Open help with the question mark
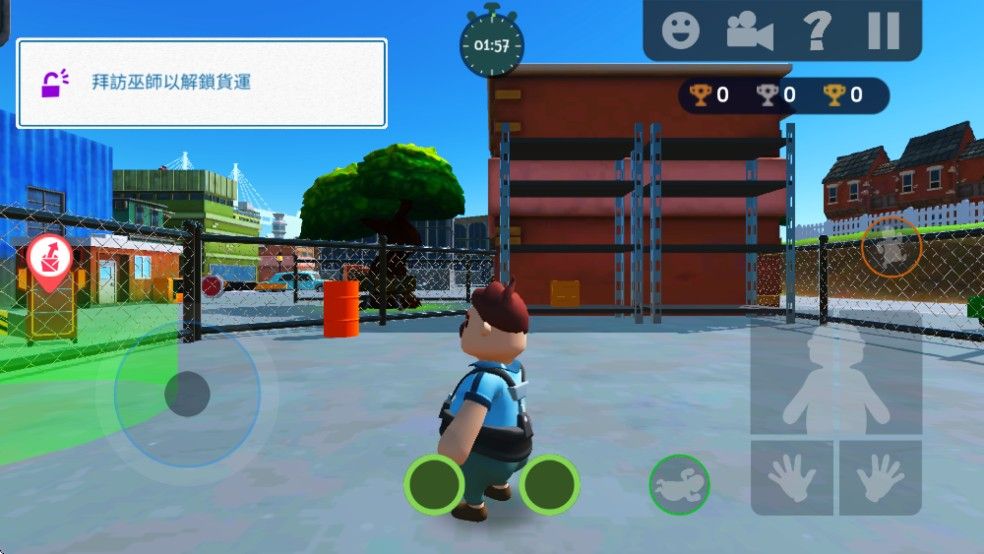The width and height of the screenshot is (984, 554). (x=817, y=30)
